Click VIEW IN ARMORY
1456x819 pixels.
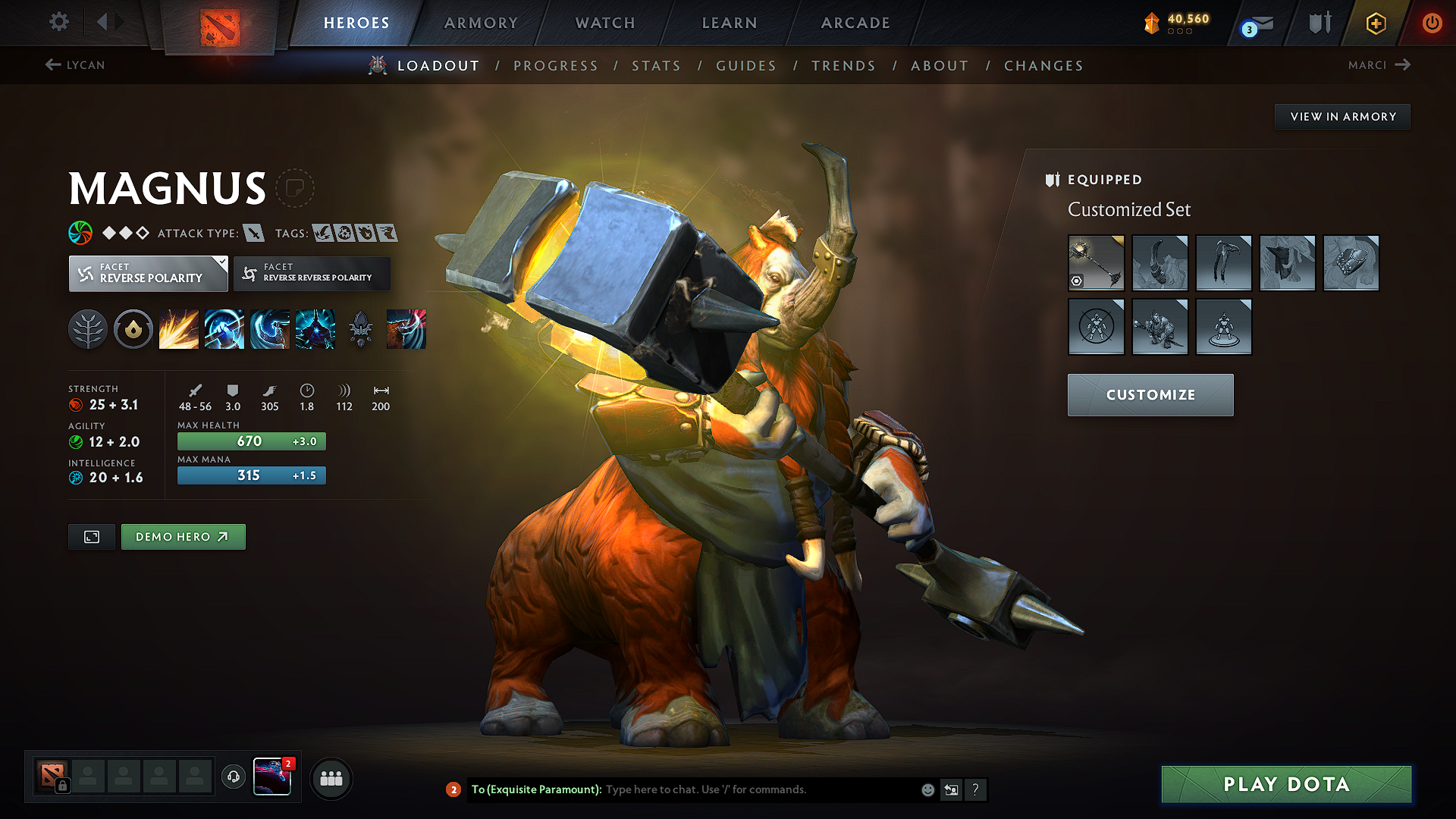point(1342,116)
